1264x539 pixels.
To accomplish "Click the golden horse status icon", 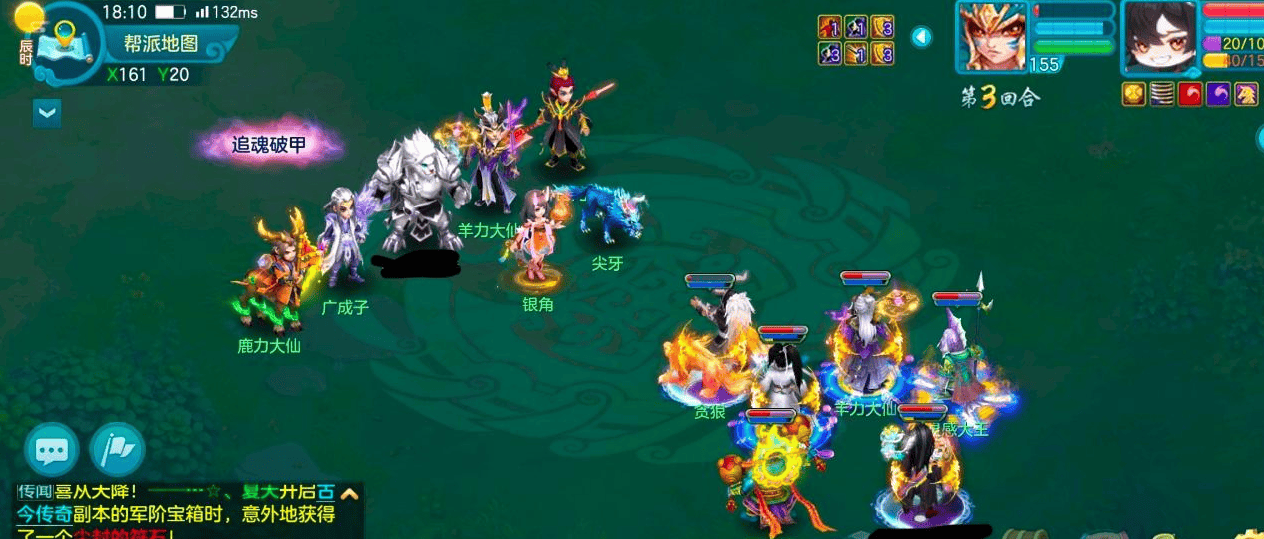I will click(1247, 94).
